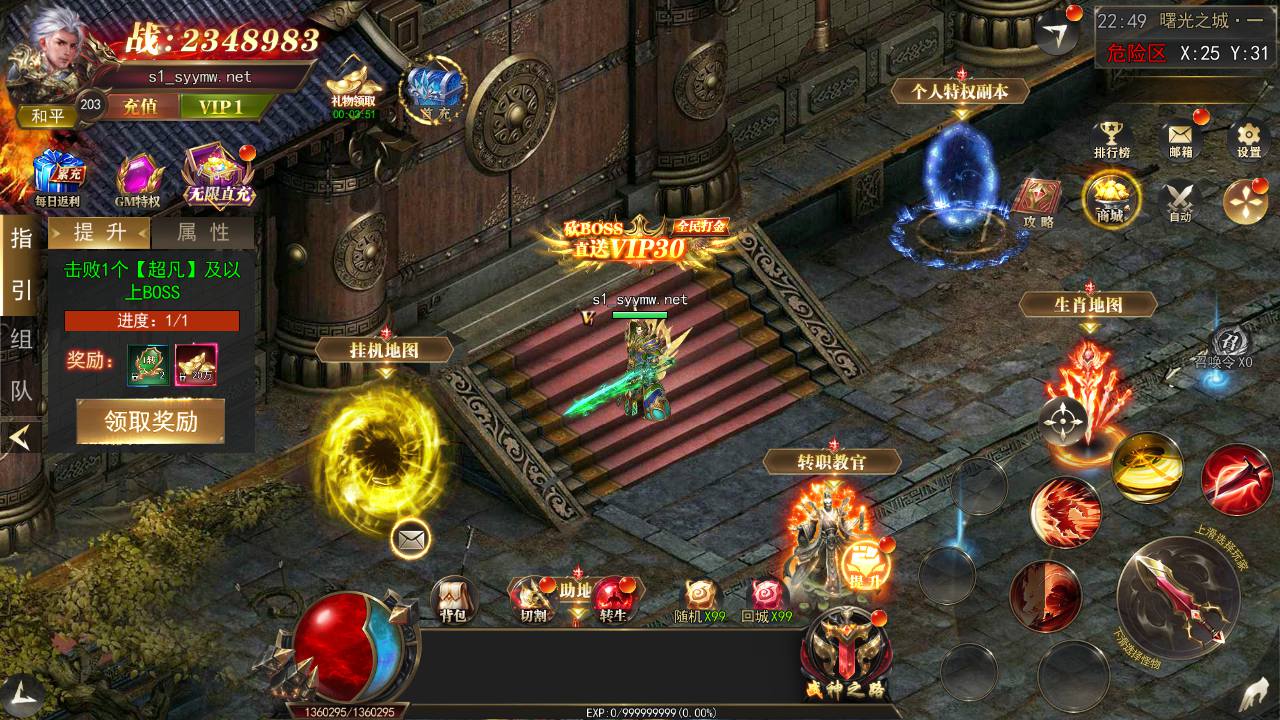Open the 攻略 guide book
1280x720 pixels.
(1038, 201)
